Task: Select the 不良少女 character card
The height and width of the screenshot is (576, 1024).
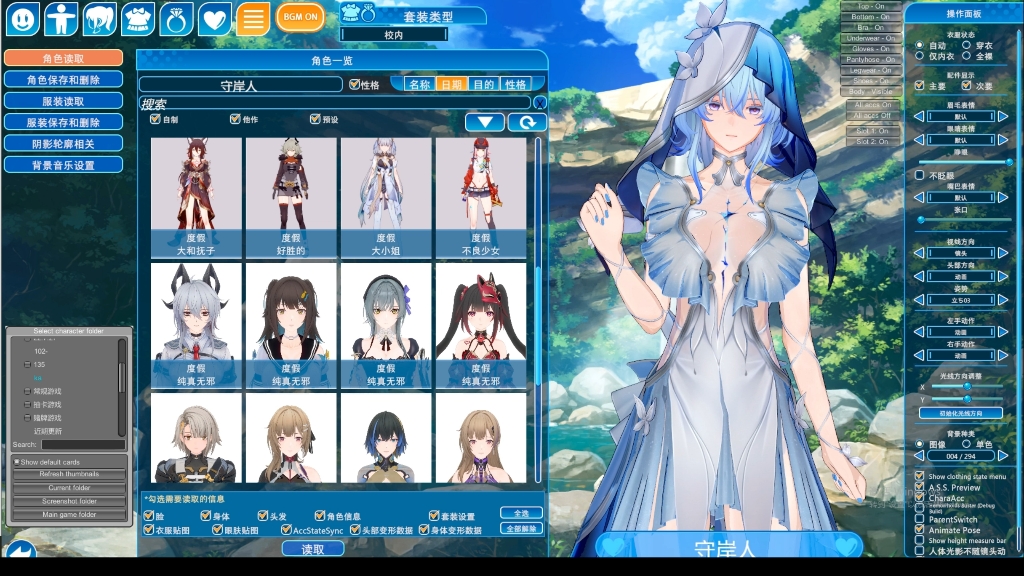Action: click(480, 194)
